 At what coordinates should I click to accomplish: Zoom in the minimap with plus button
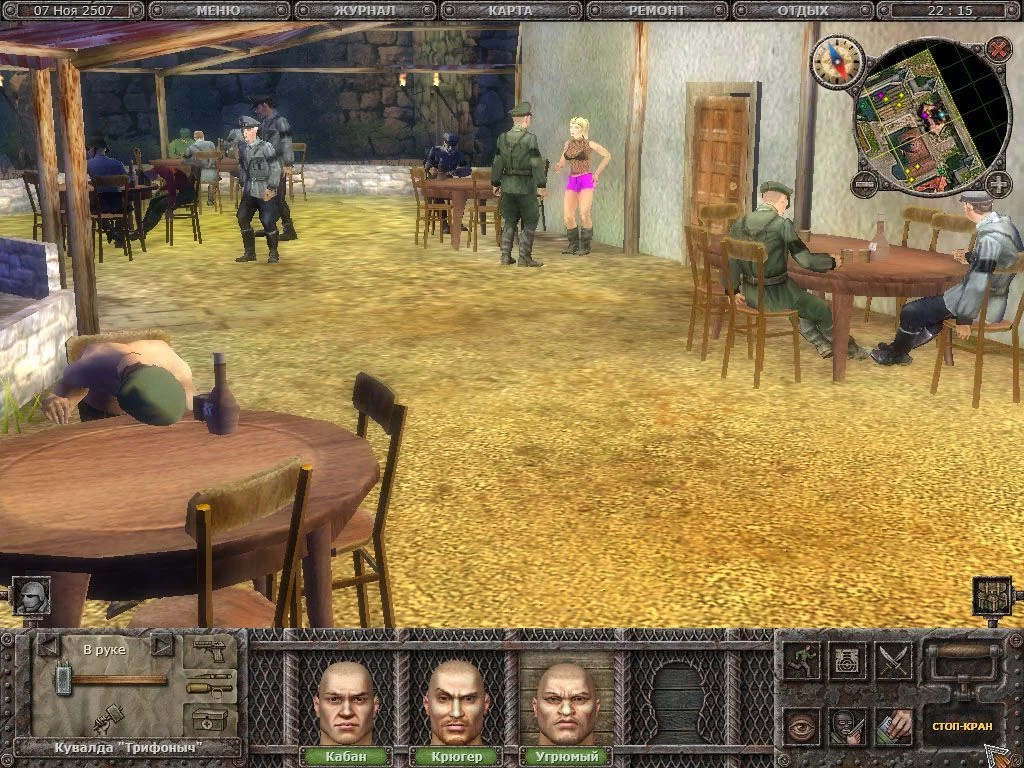(x=998, y=184)
